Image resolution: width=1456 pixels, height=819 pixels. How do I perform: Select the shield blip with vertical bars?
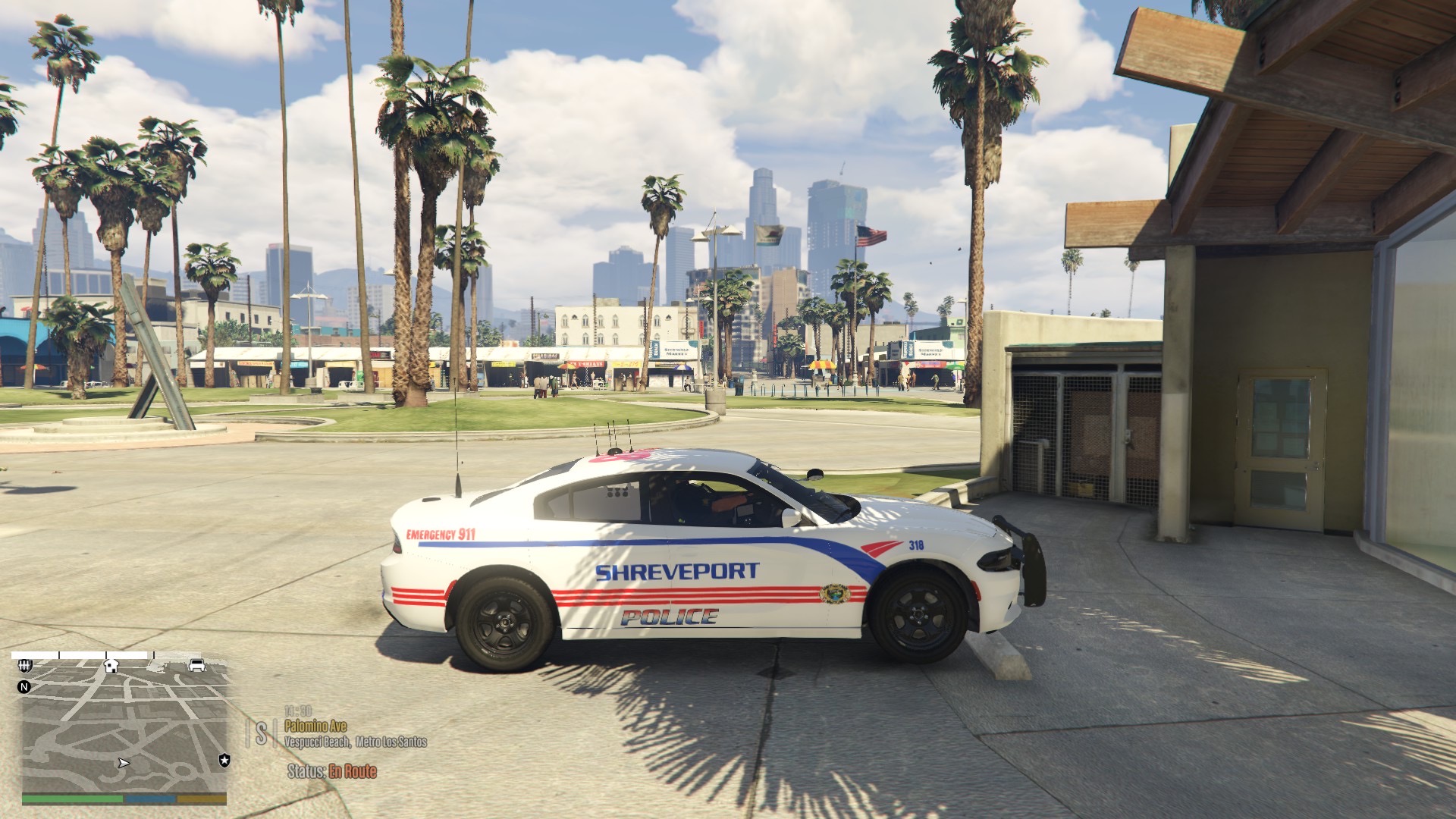click(x=24, y=665)
